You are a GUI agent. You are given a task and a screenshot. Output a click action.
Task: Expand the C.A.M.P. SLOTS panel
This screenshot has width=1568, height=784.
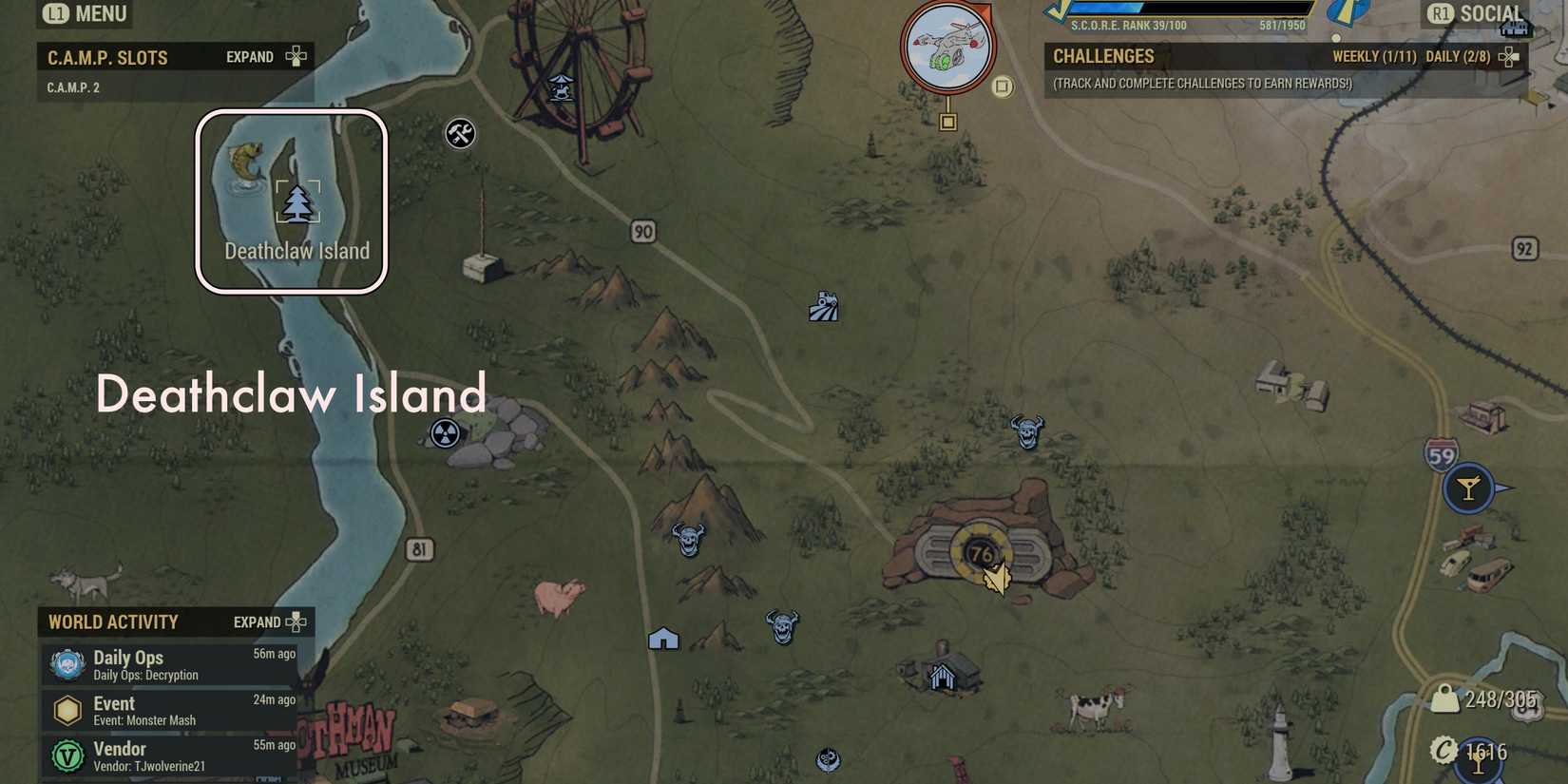[296, 56]
